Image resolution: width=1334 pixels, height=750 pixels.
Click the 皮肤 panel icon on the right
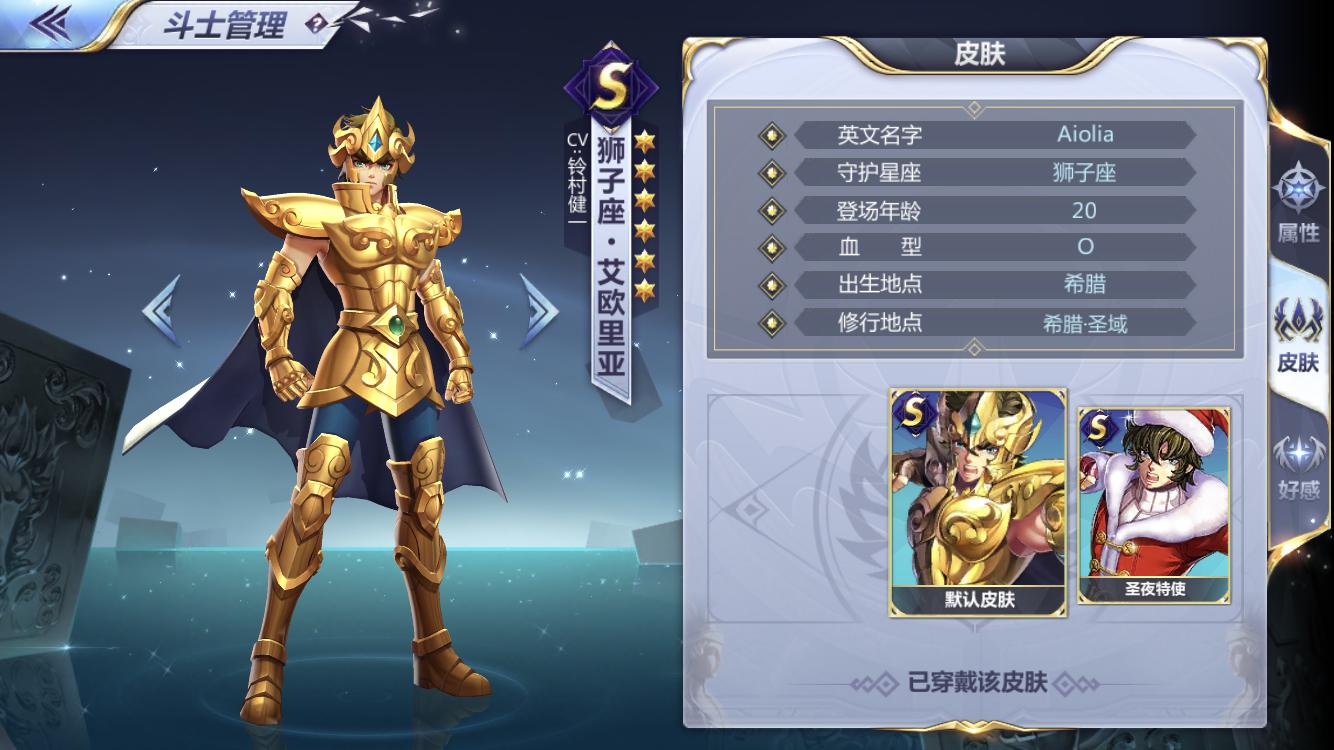pos(1297,320)
